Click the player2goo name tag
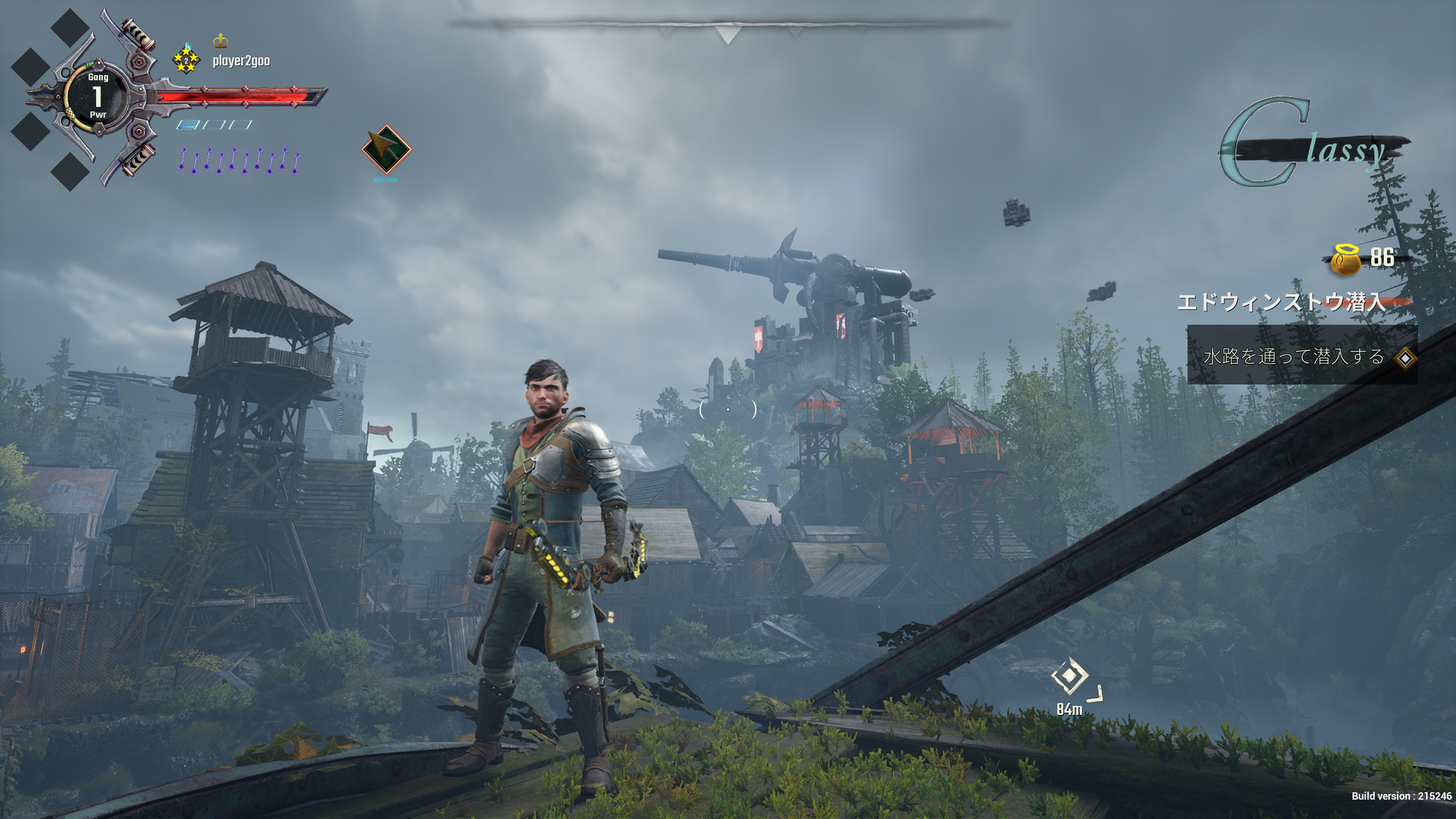Viewport: 1456px width, 819px height. tap(241, 61)
